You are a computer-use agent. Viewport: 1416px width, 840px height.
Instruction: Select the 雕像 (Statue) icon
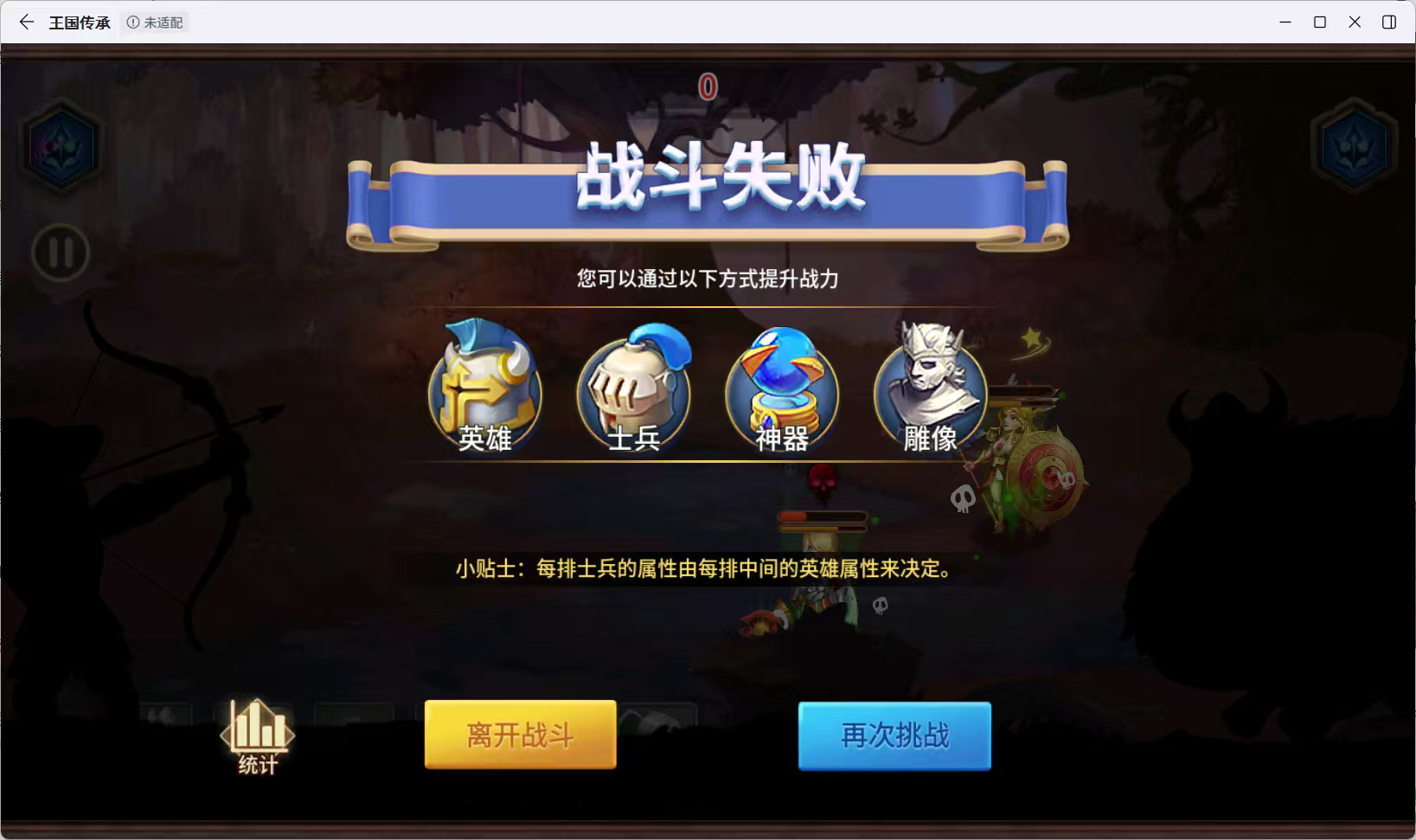(930, 389)
